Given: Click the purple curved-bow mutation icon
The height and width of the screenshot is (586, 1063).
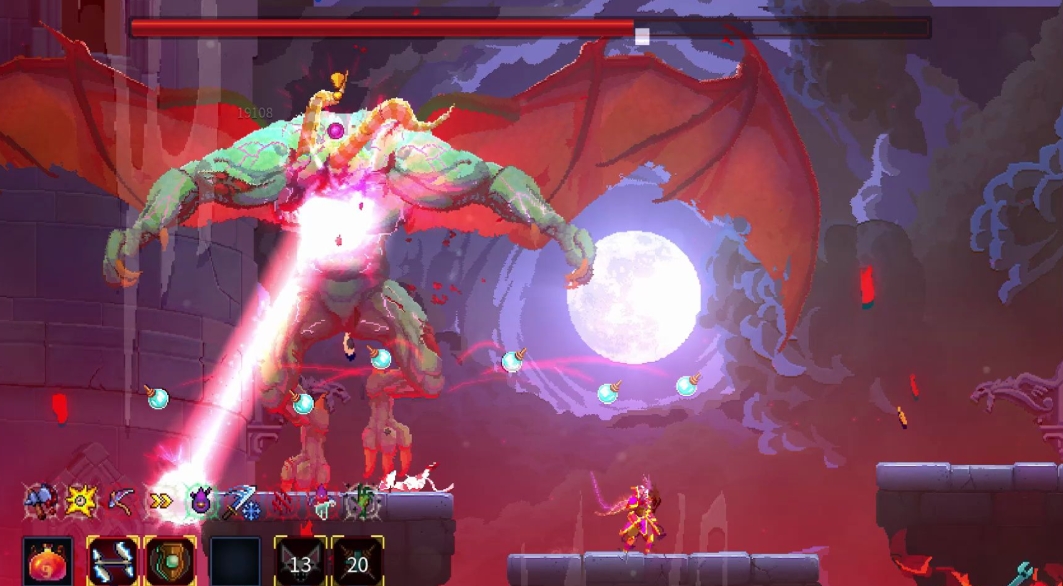Looking at the screenshot, I should [122, 500].
